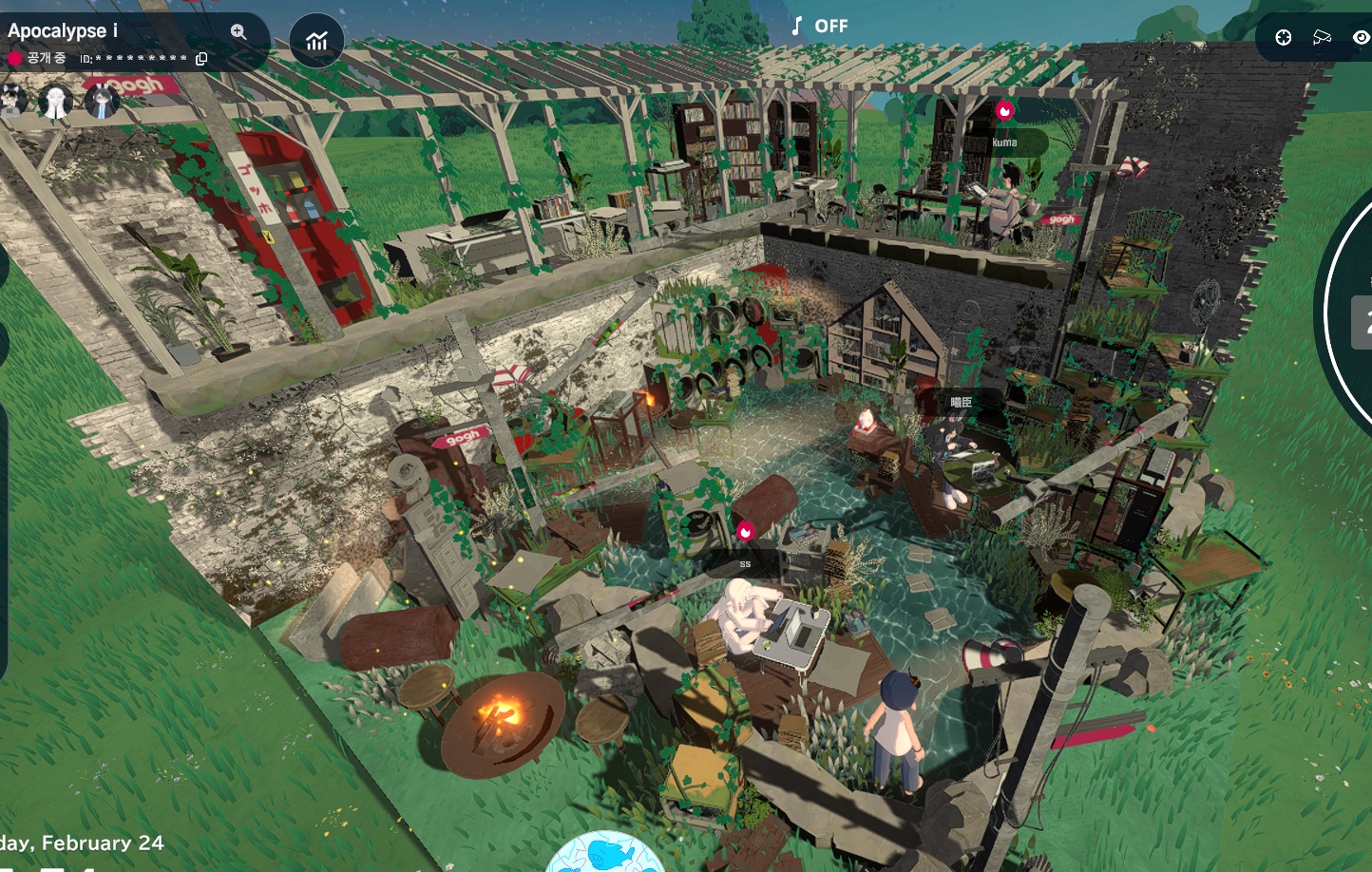Toggle the music OFF switch
Viewport: 1372px width, 872px height.
(x=819, y=26)
